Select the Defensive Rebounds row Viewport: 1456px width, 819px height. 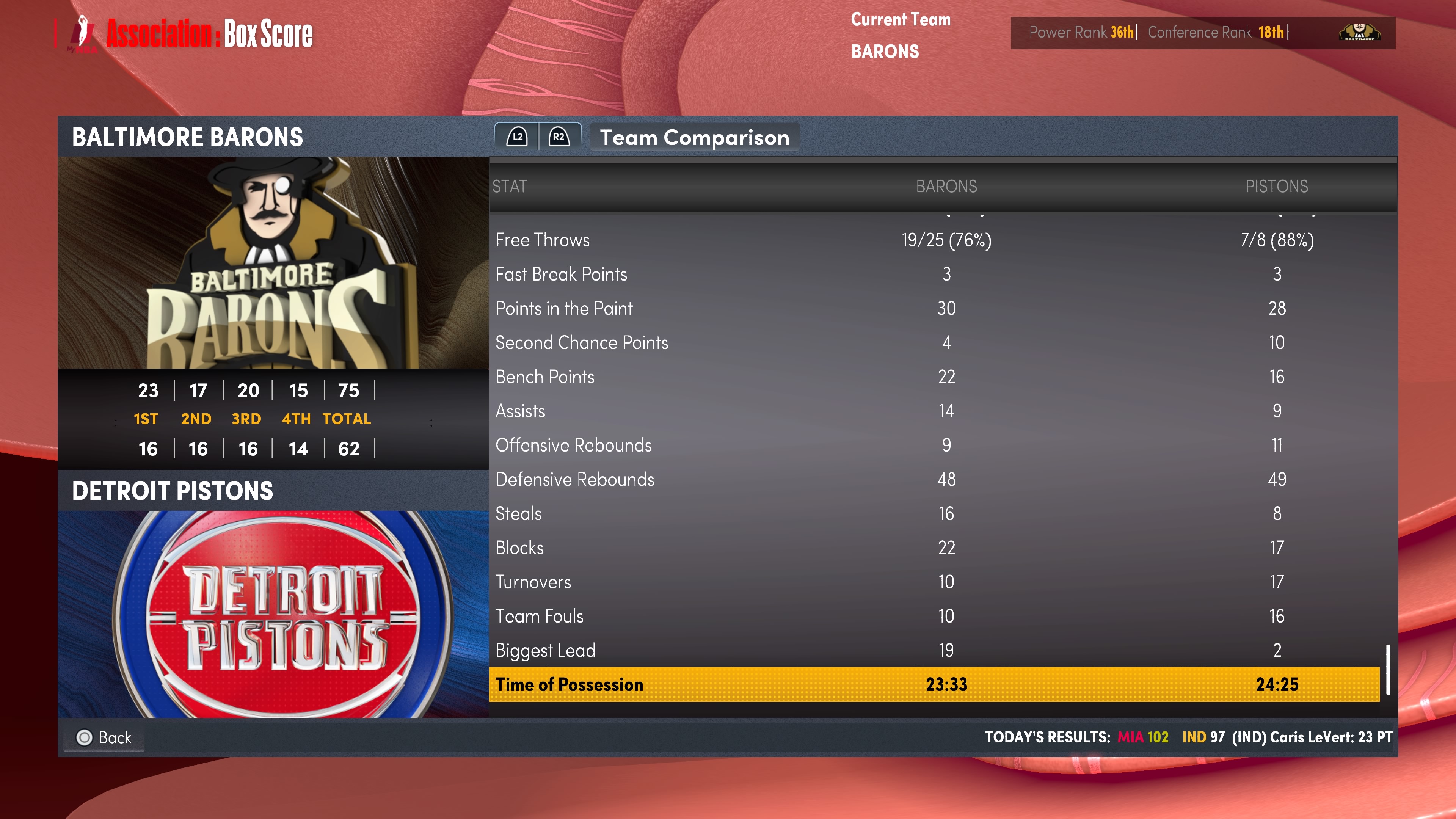pos(934,479)
